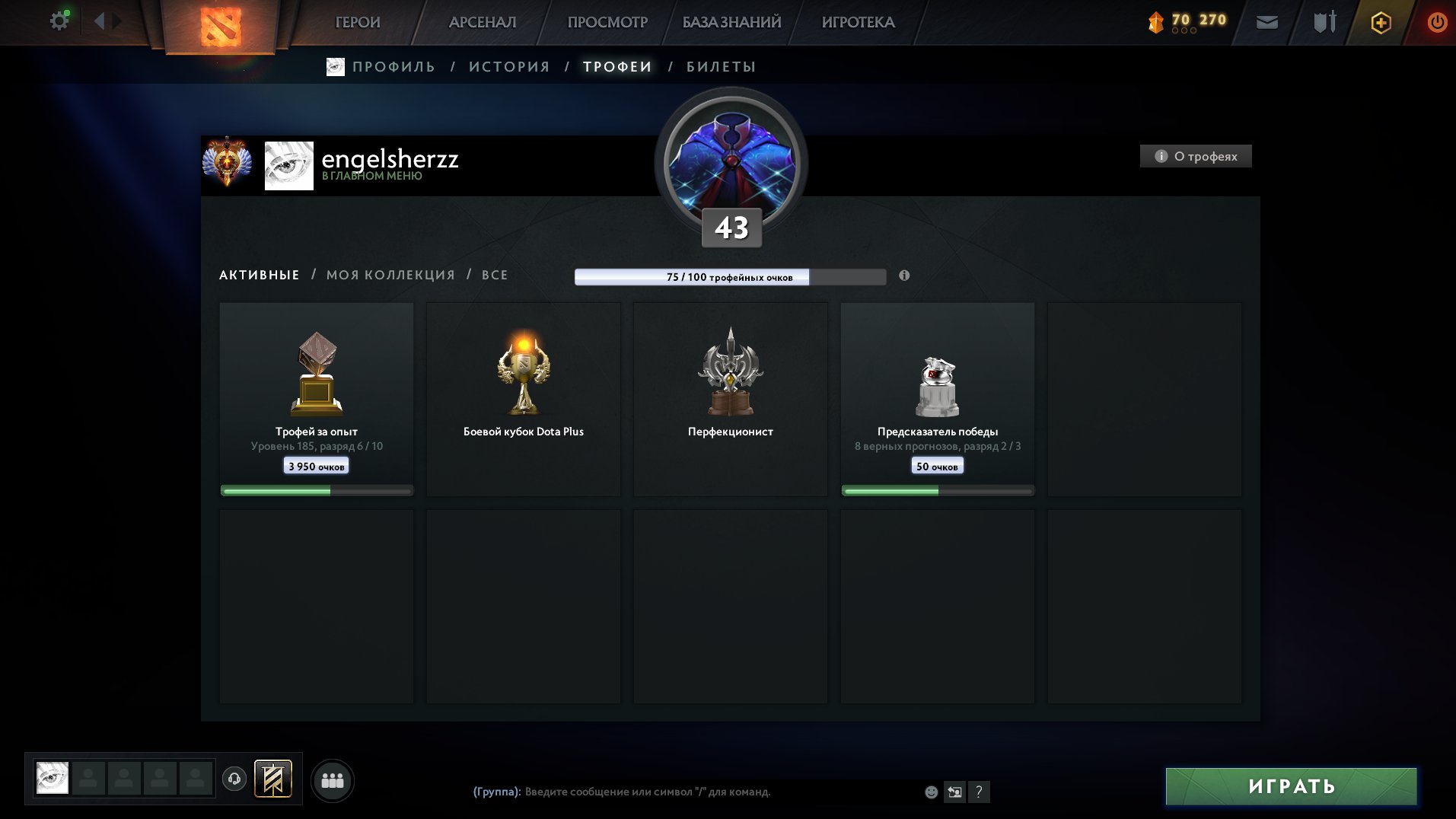Switch to the МОЯ КОЛЛЕКЦИЯ filter
The image size is (1456, 819).
point(390,275)
